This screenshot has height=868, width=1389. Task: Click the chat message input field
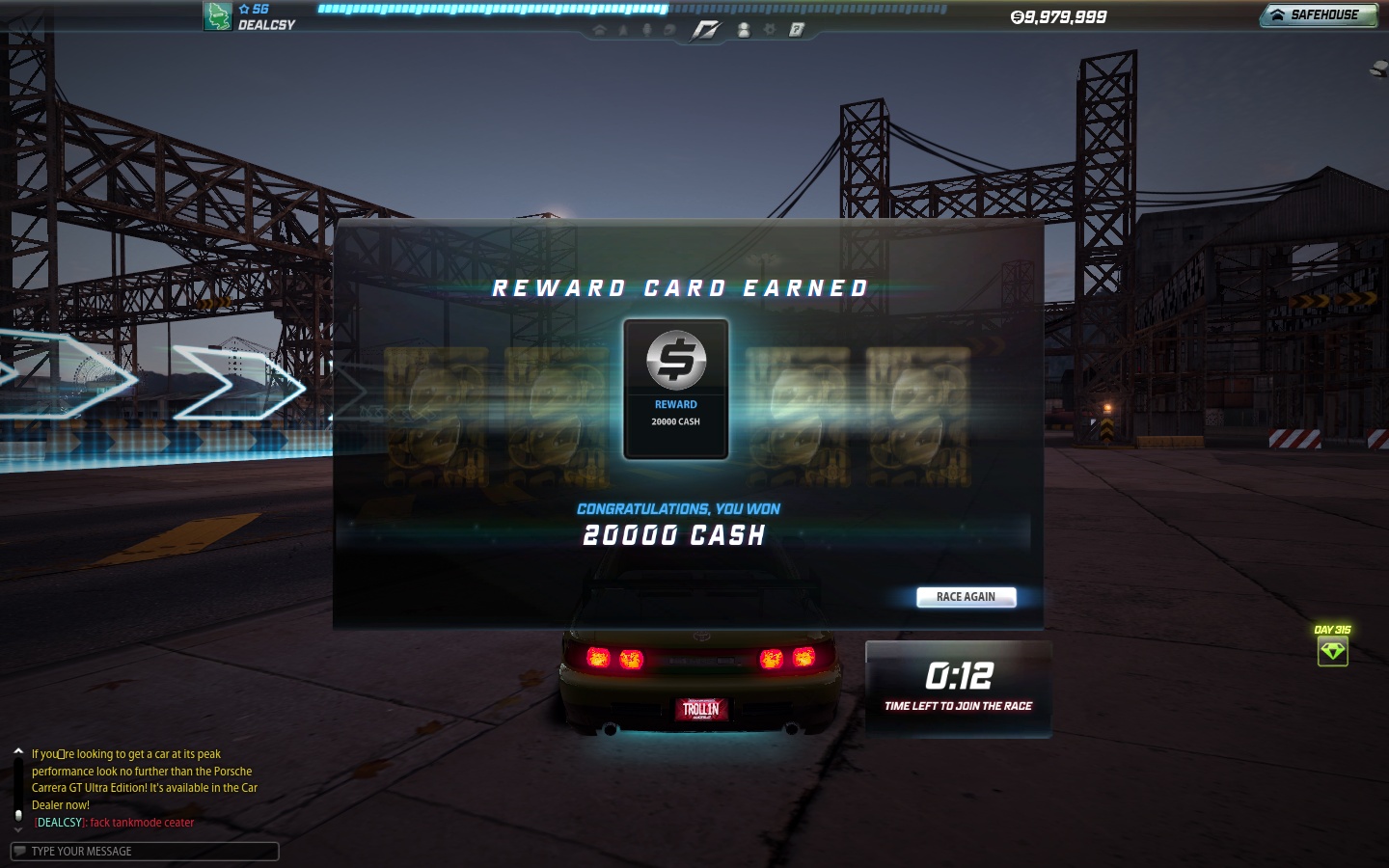coord(145,851)
